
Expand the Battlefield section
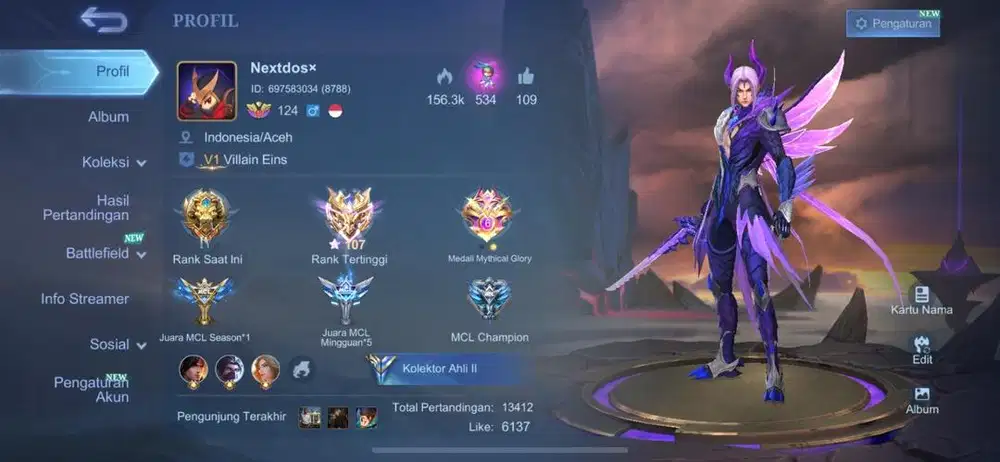(x=105, y=253)
